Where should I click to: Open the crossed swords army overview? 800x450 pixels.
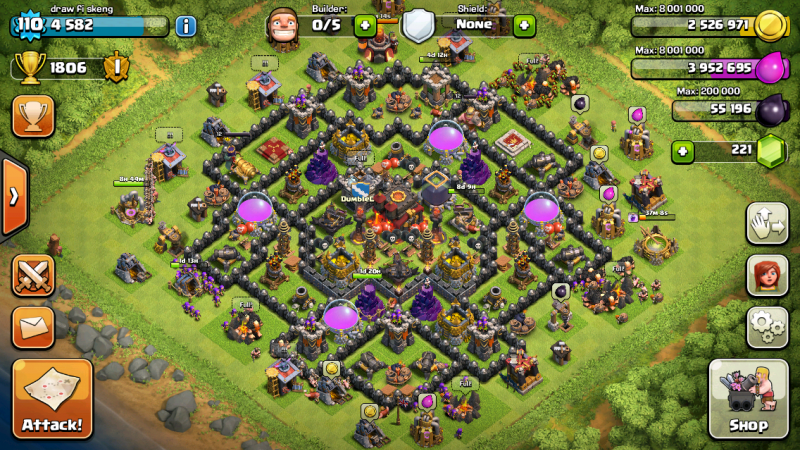pos(33,275)
